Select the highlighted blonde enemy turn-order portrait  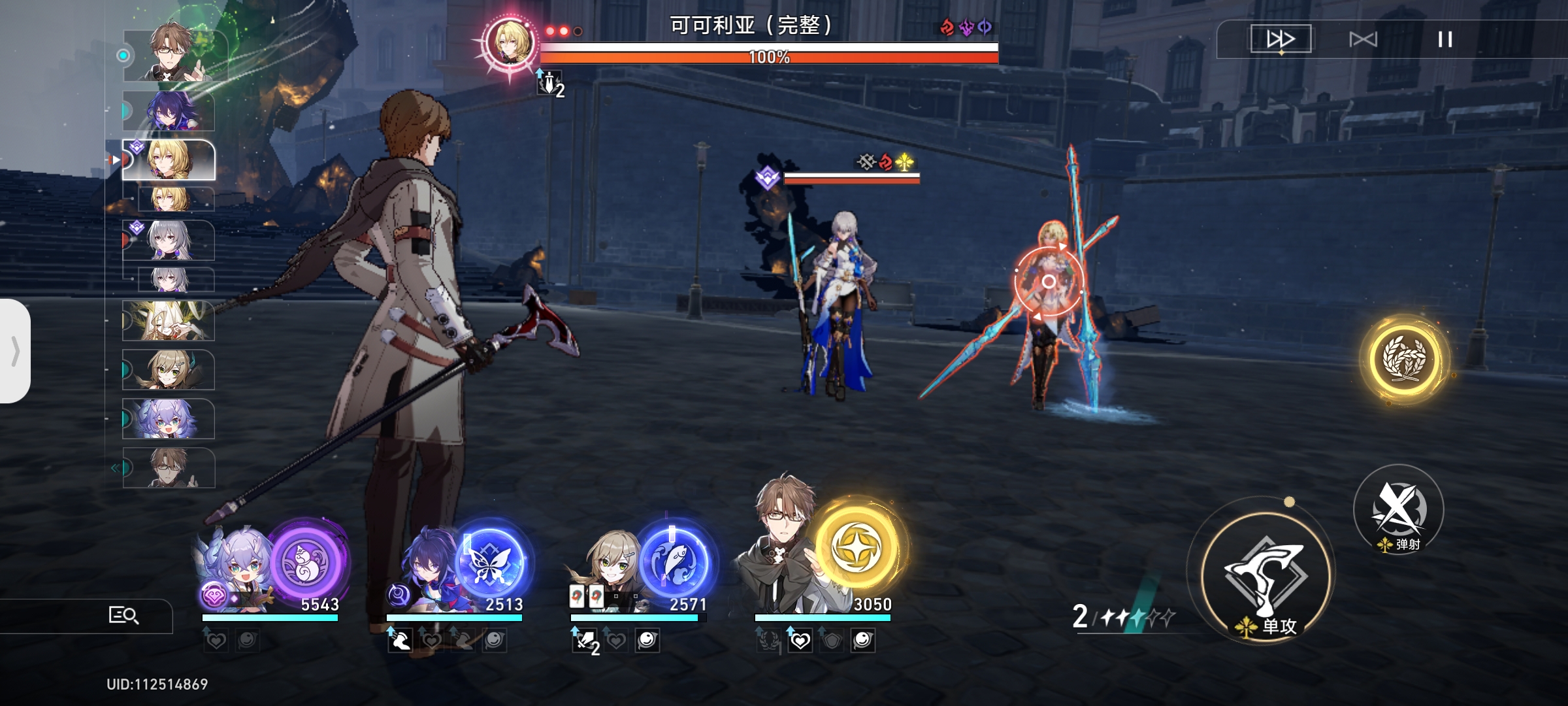(169, 160)
